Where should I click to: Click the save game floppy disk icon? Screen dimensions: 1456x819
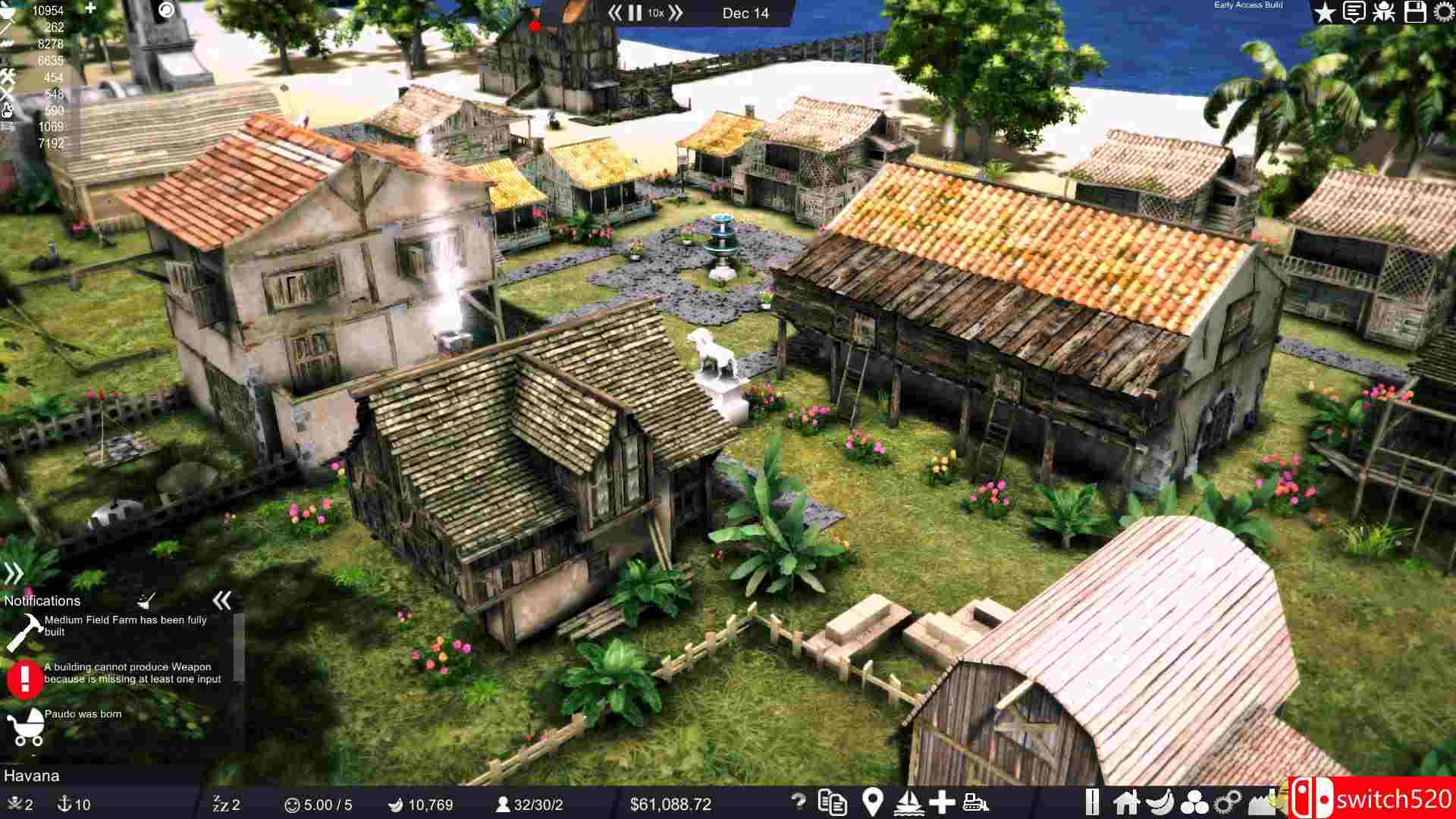click(x=1414, y=13)
